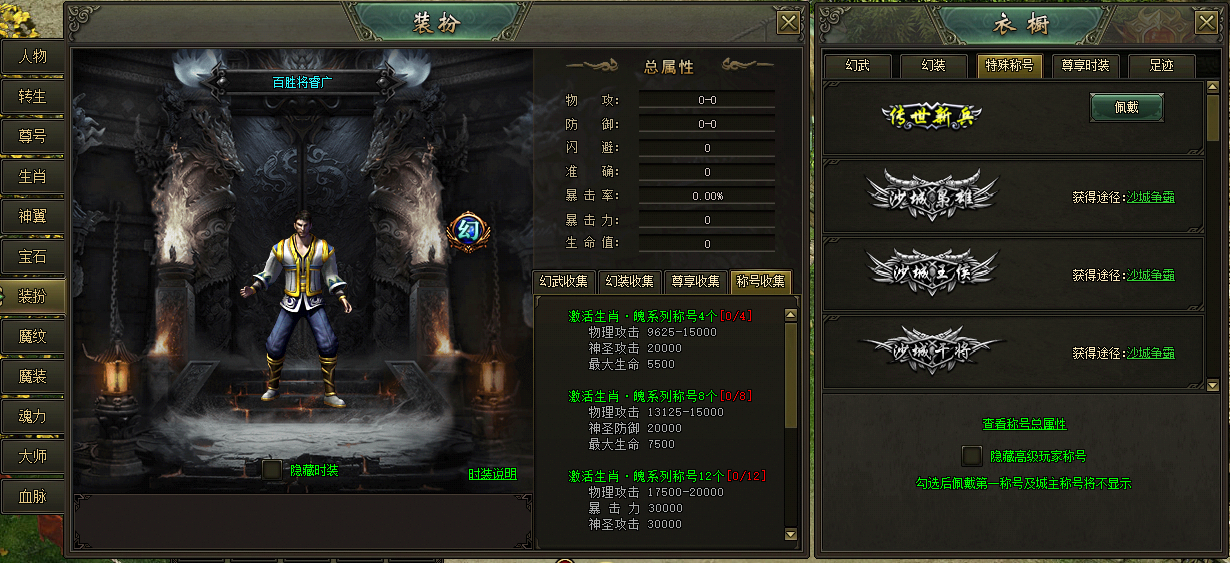Image resolution: width=1230 pixels, height=563 pixels.
Task: Switch to the 转生 rebirth tab
Action: pos(32,96)
